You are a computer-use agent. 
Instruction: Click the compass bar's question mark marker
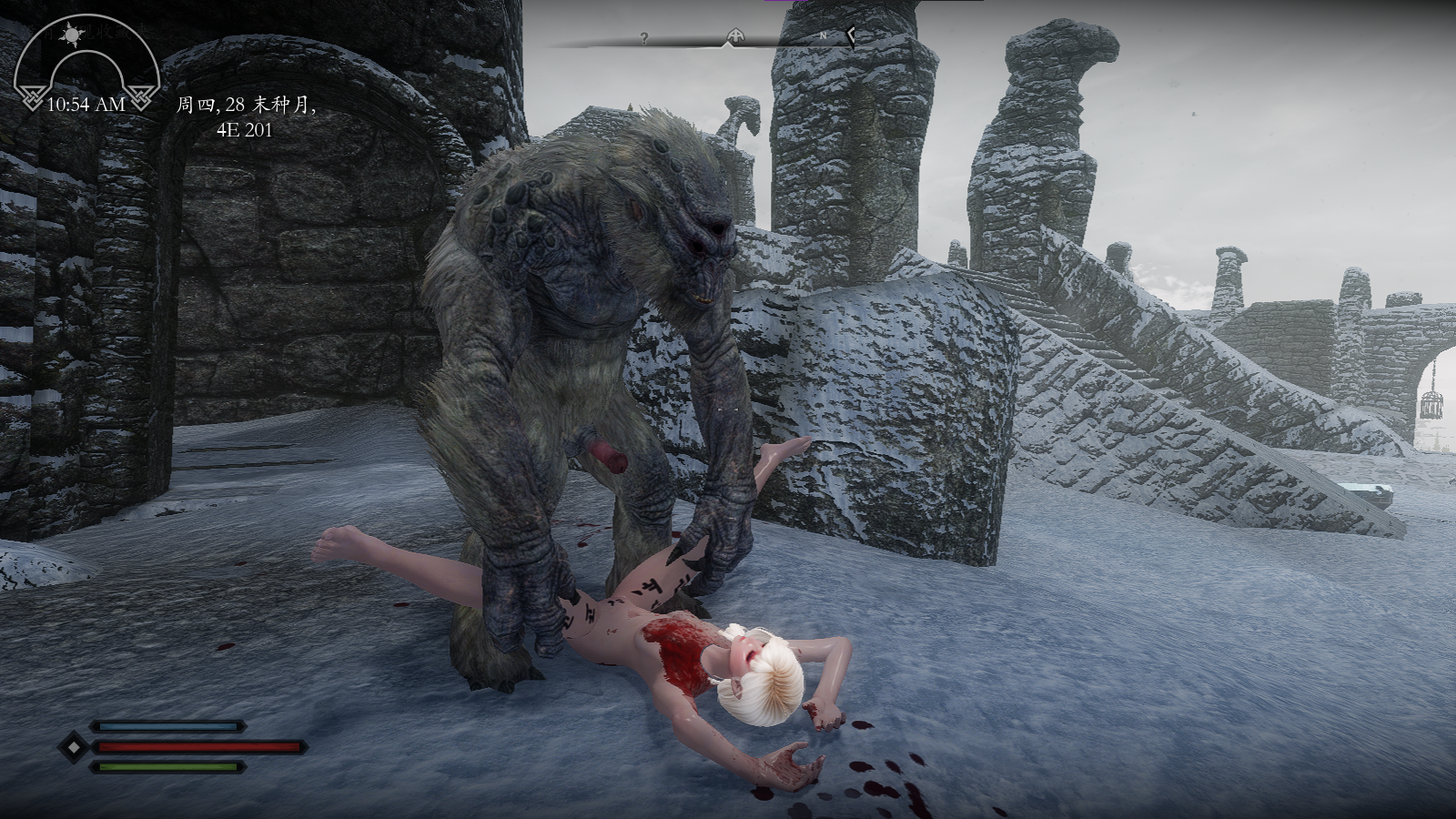tap(644, 38)
